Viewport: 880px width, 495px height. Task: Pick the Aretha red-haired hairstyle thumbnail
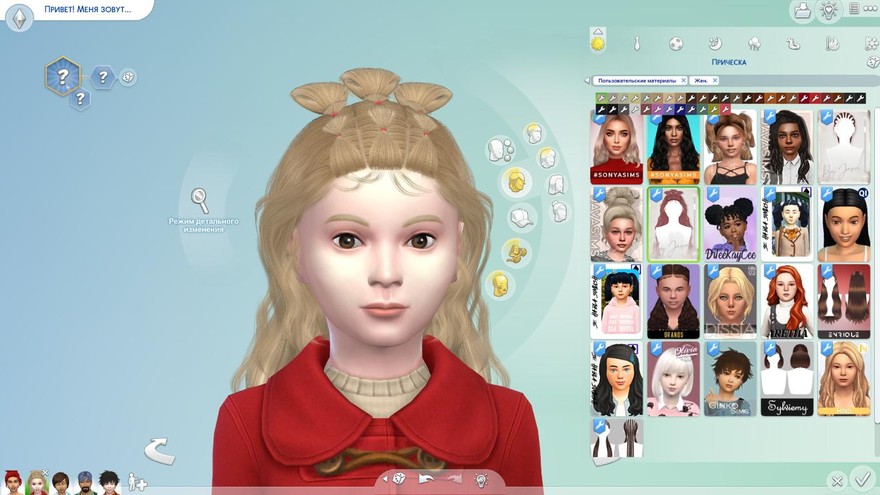[787, 300]
